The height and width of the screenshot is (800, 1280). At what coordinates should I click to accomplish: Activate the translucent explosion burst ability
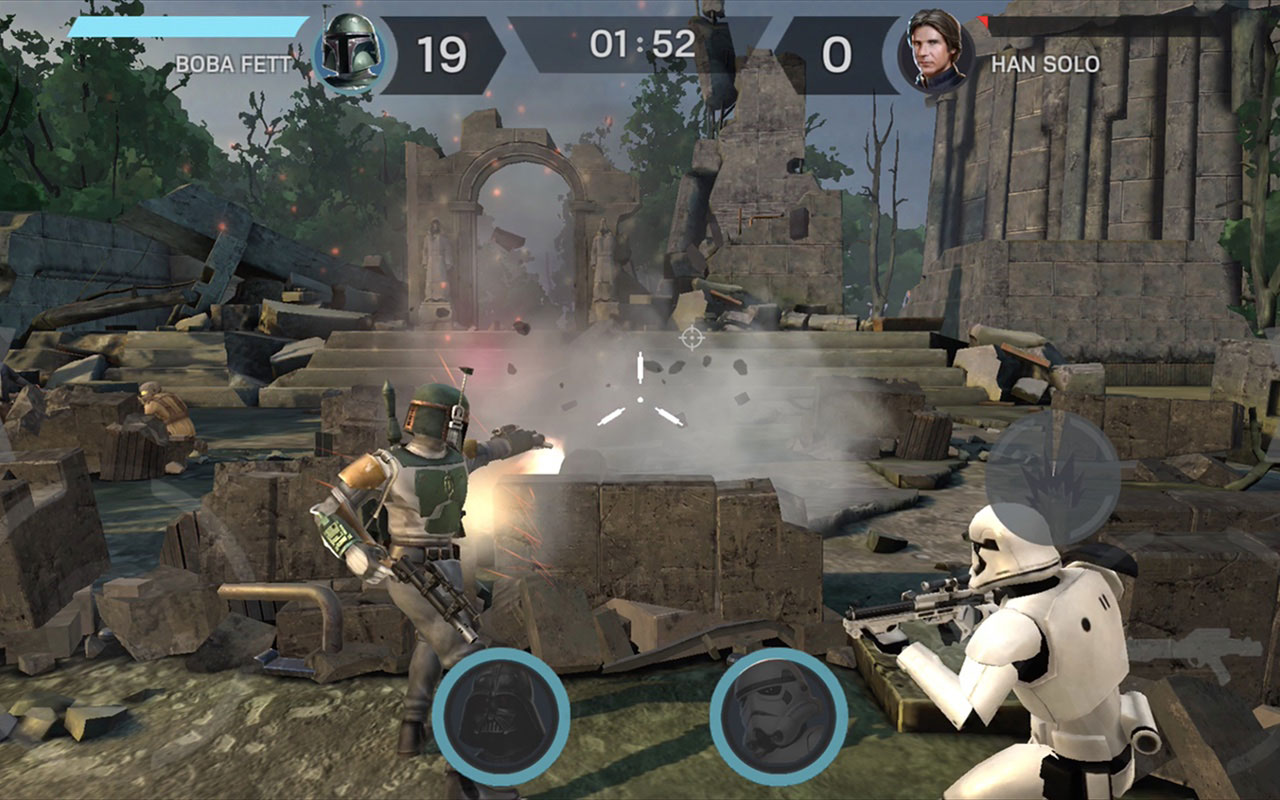tap(1052, 479)
